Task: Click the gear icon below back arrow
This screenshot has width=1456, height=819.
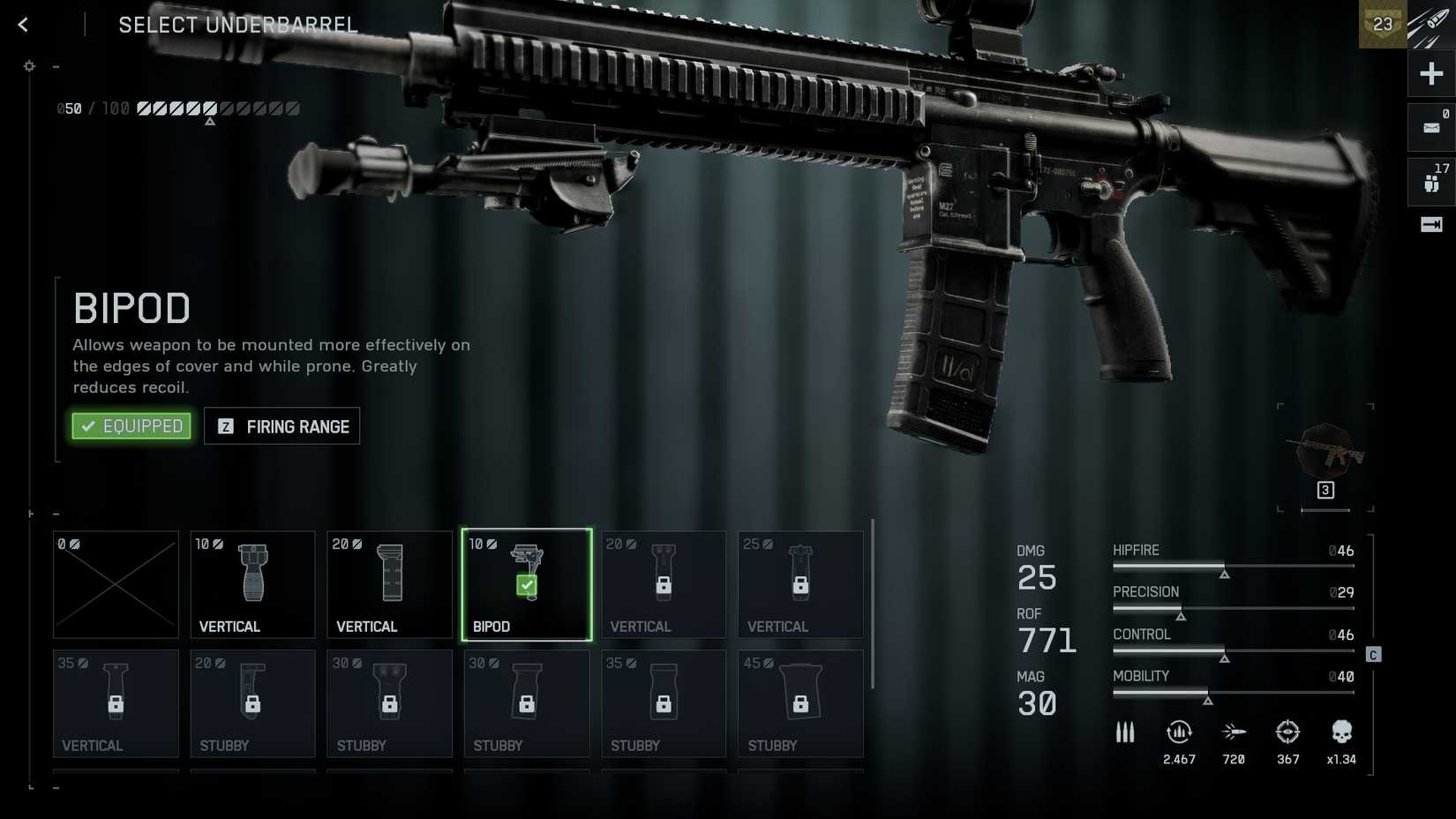Action: [x=29, y=66]
